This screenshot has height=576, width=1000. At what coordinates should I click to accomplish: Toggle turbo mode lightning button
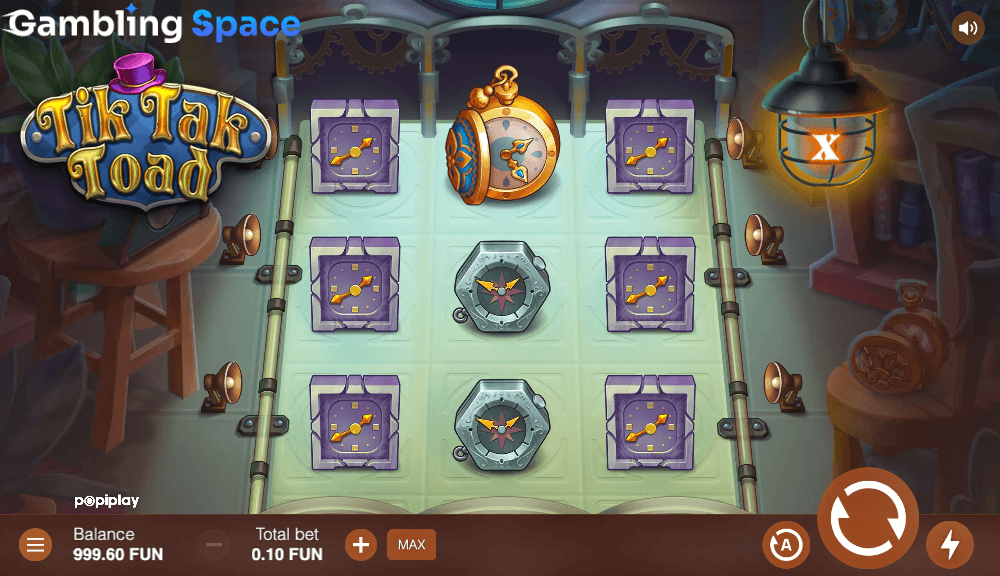coord(949,545)
